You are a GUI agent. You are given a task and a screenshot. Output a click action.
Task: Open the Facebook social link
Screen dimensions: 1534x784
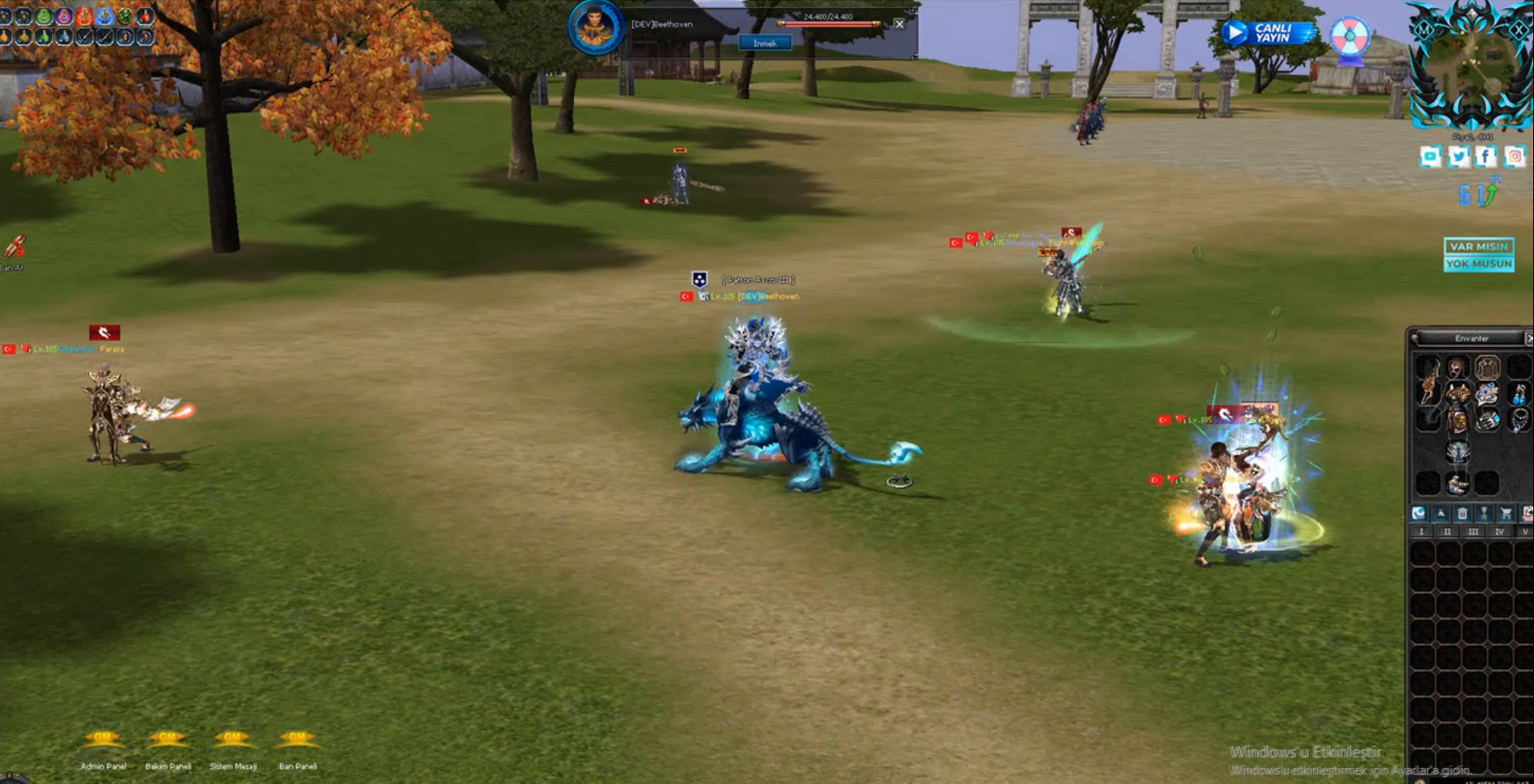[1486, 156]
